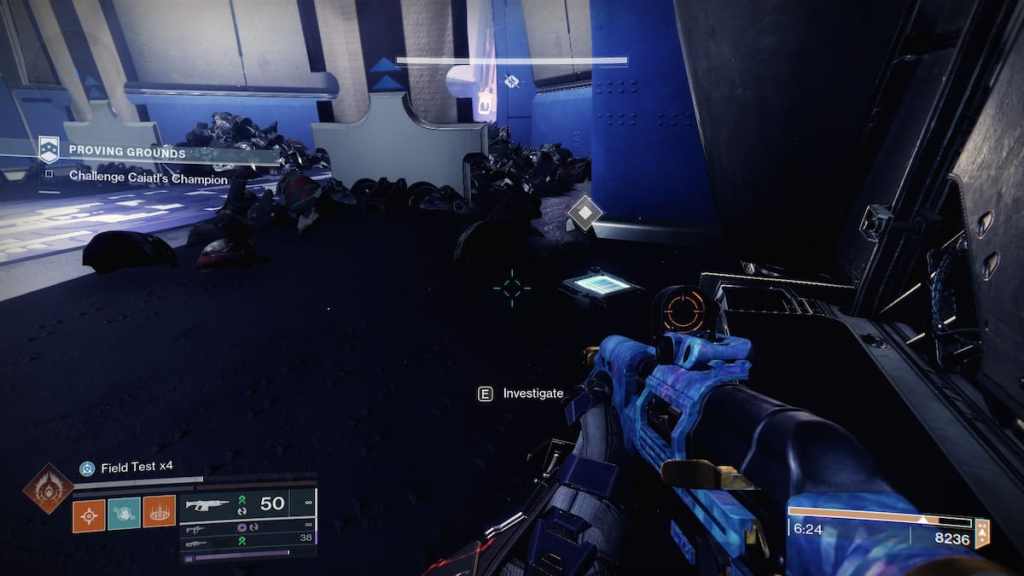Select the Field Test x4 buff icon
1024x576 pixels.
click(87, 468)
